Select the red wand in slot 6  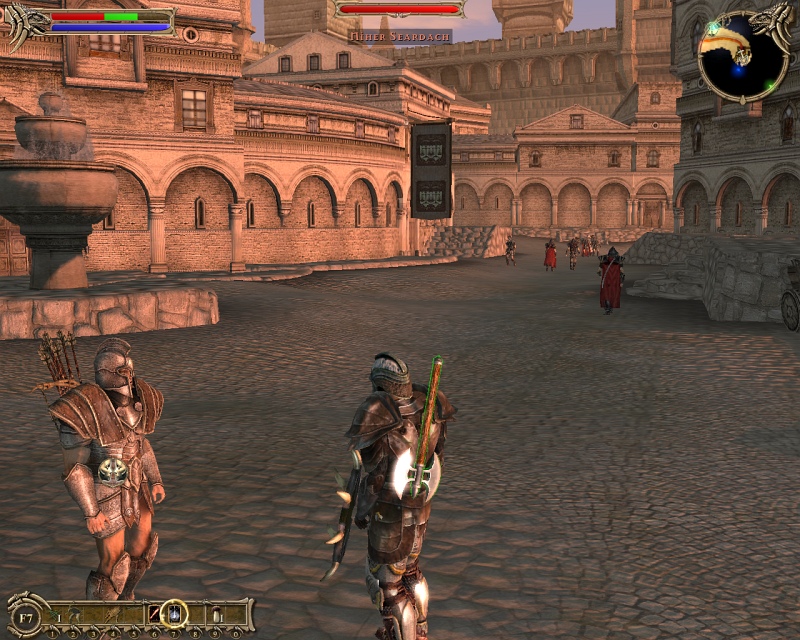pyautogui.click(x=154, y=612)
